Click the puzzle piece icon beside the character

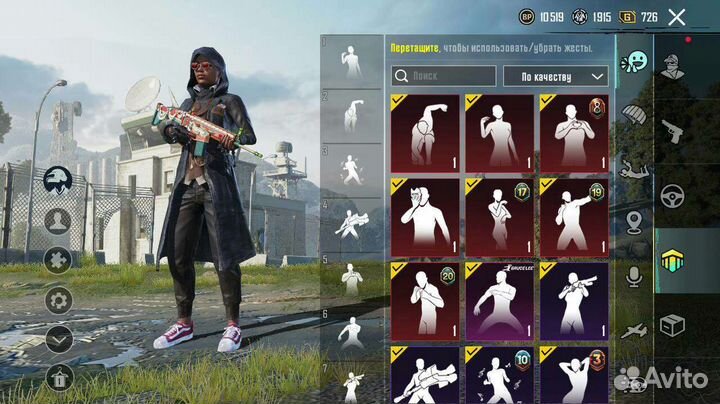59,259
